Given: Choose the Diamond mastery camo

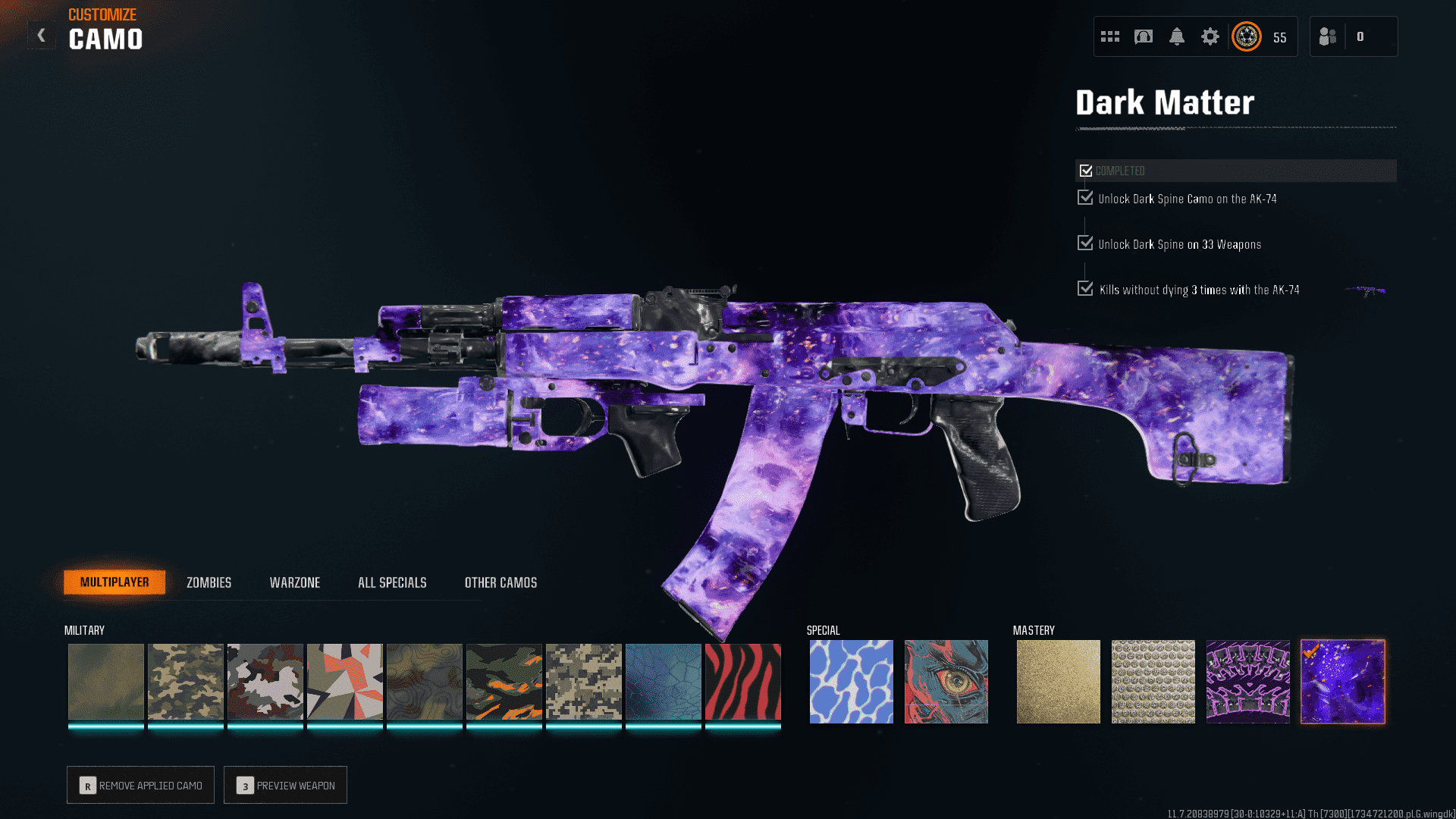Looking at the screenshot, I should point(1153,682).
